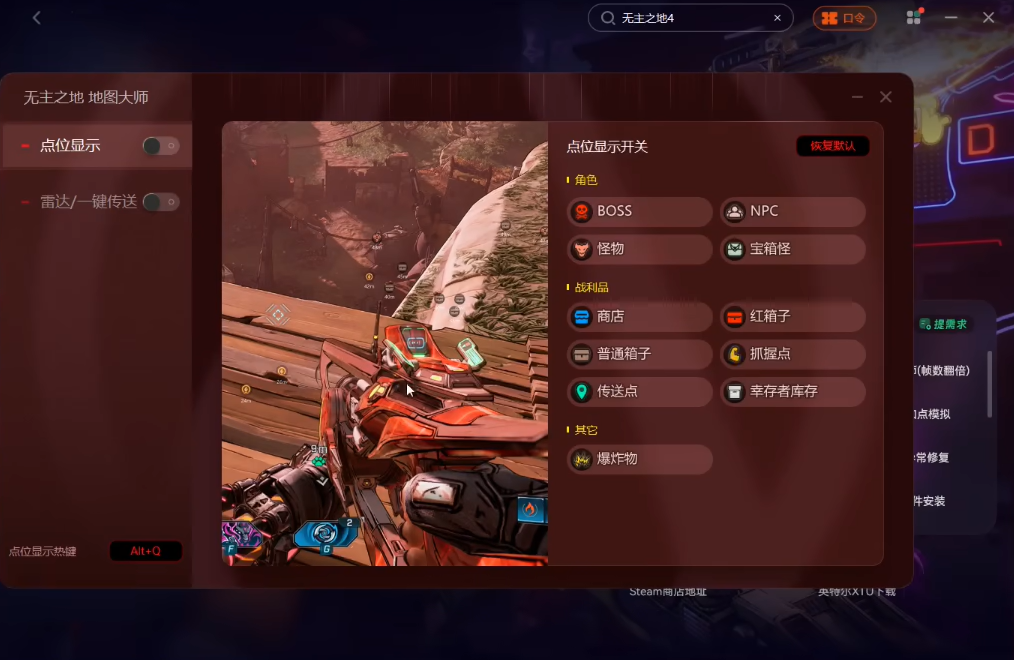Toggle the NPC marker filter
This screenshot has width=1014, height=660.
click(793, 211)
